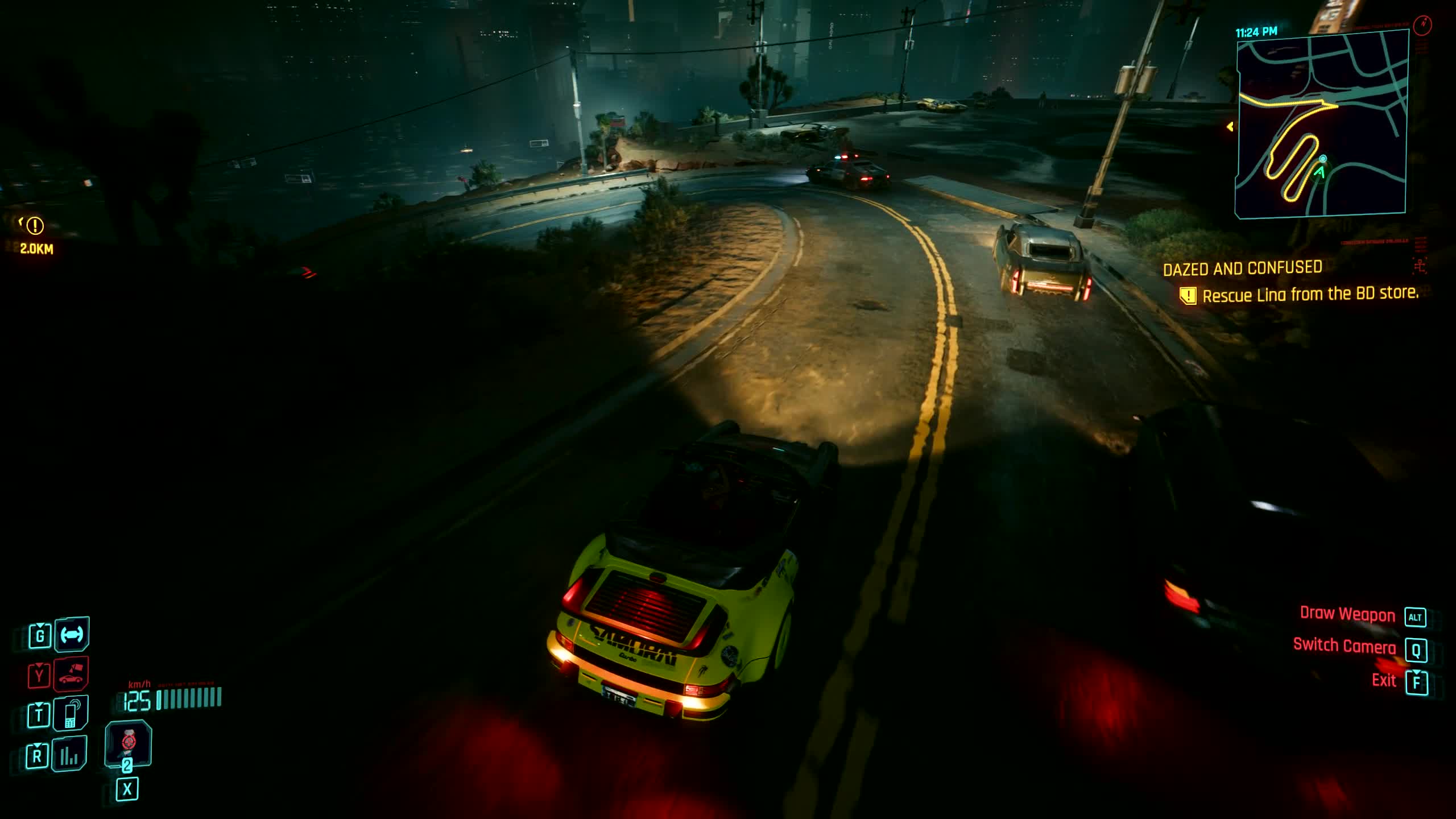Use the quick-slot consumable inhaler item
Image resolution: width=1456 pixels, height=819 pixels.
click(x=128, y=743)
